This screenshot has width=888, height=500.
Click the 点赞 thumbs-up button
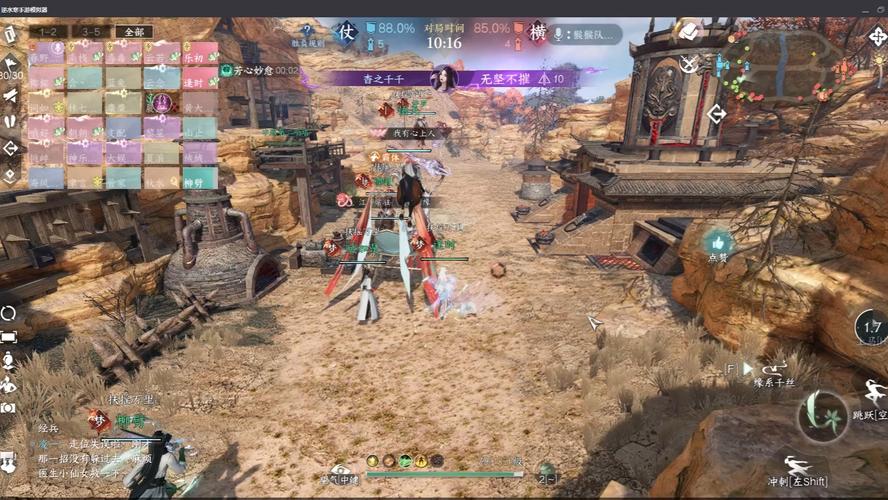[x=717, y=244]
